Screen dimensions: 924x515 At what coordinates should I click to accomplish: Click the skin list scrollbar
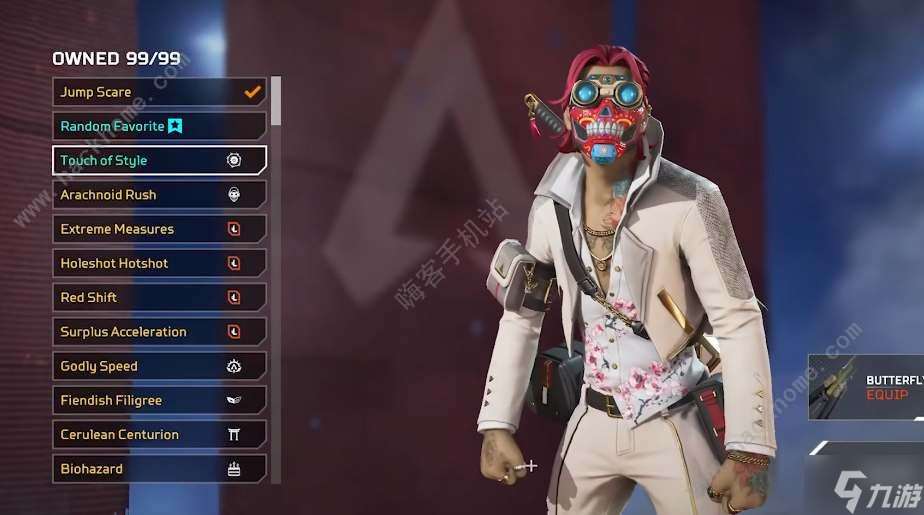pos(276,100)
